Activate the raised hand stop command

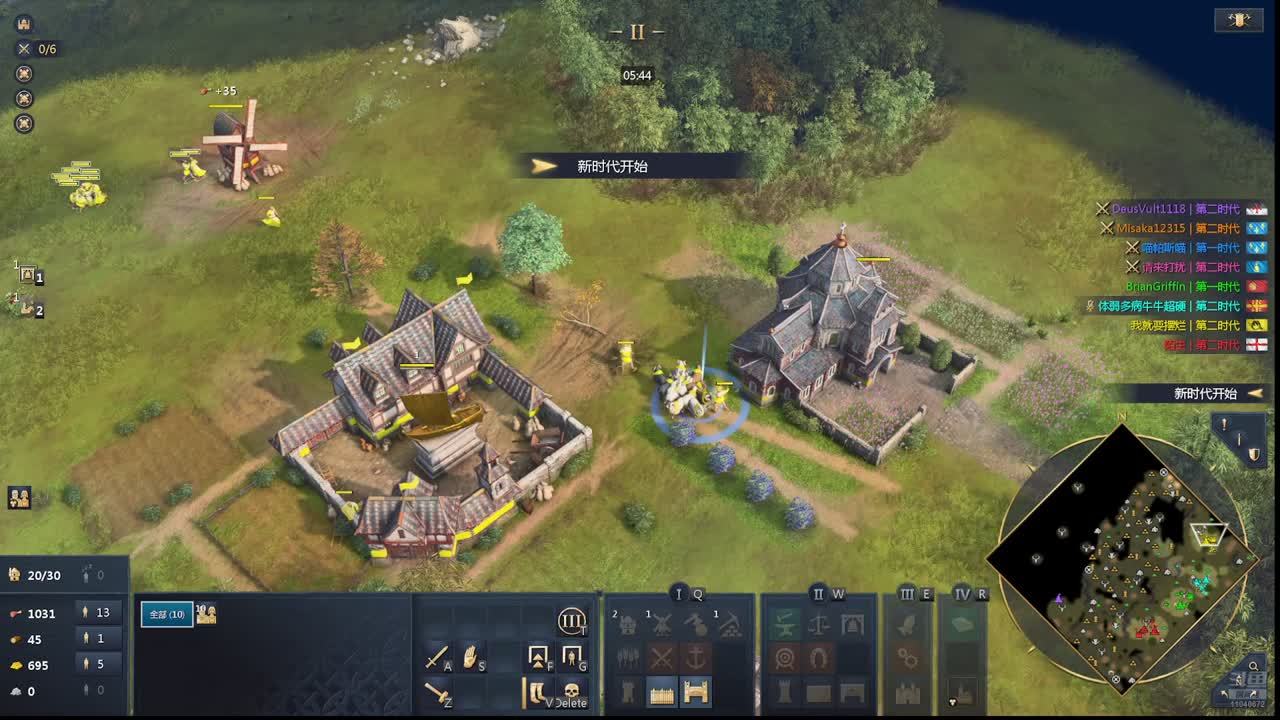click(471, 657)
